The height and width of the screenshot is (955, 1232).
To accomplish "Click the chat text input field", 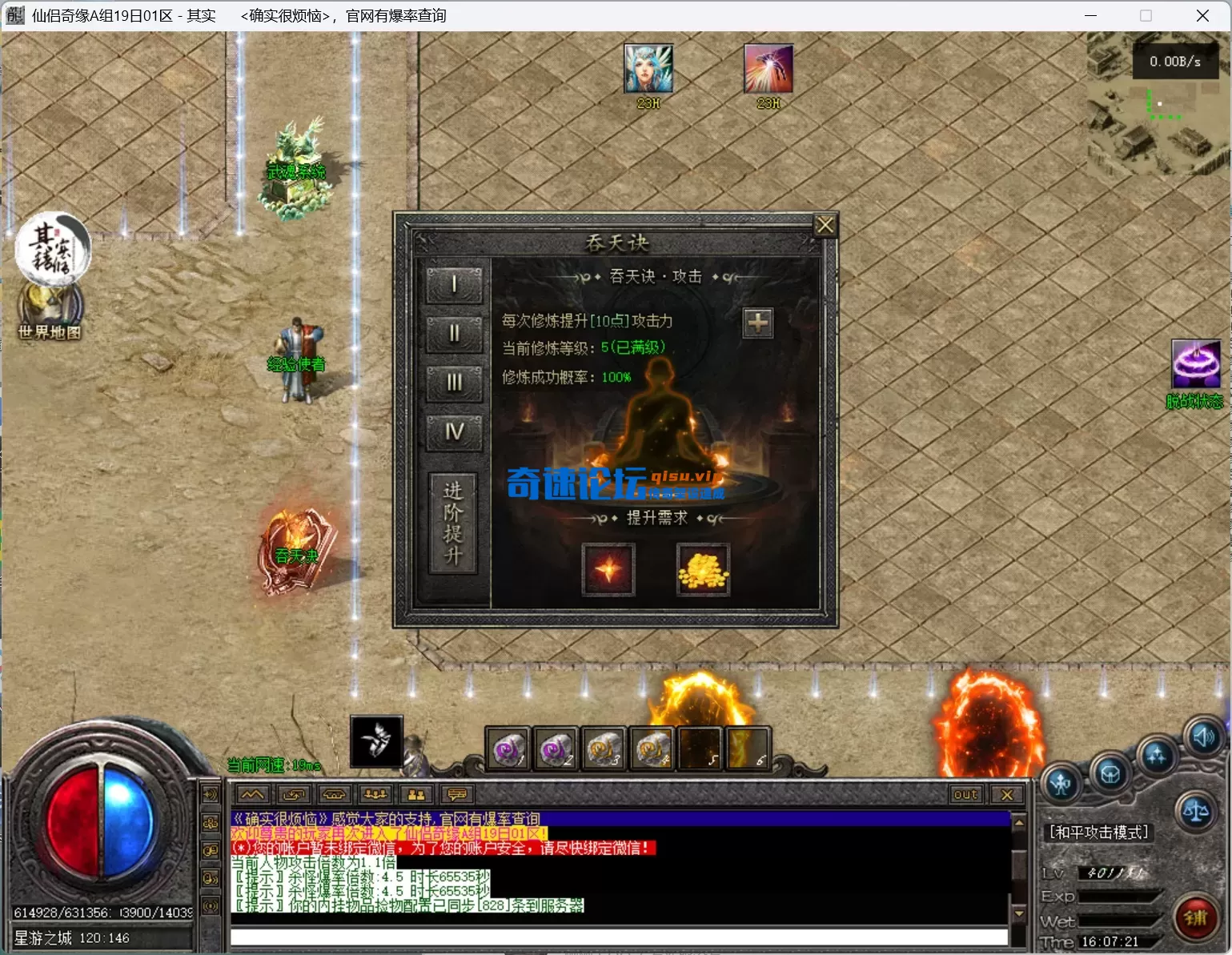I will tap(618, 937).
